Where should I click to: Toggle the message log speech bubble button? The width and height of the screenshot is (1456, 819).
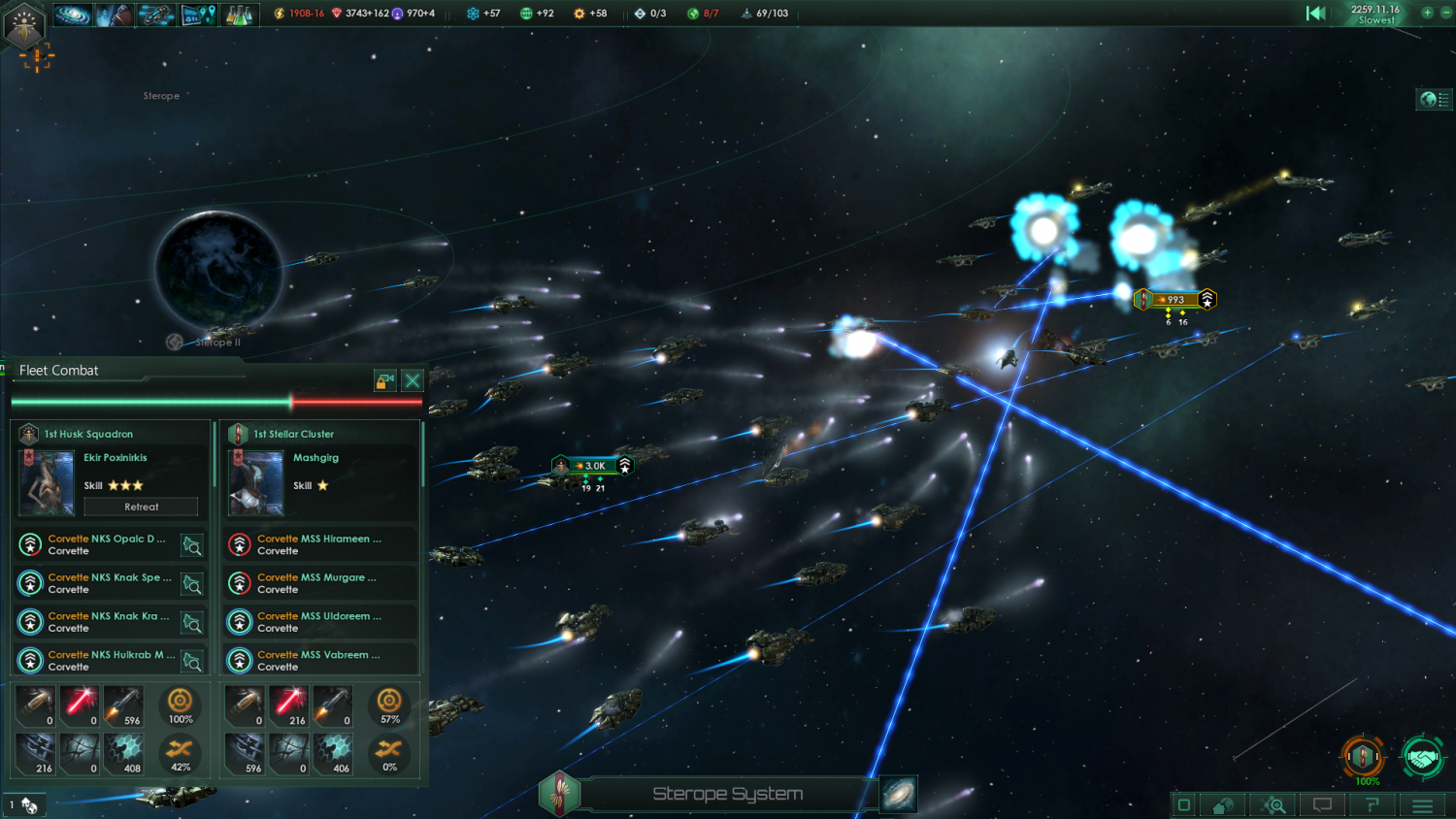pyautogui.click(x=1321, y=804)
